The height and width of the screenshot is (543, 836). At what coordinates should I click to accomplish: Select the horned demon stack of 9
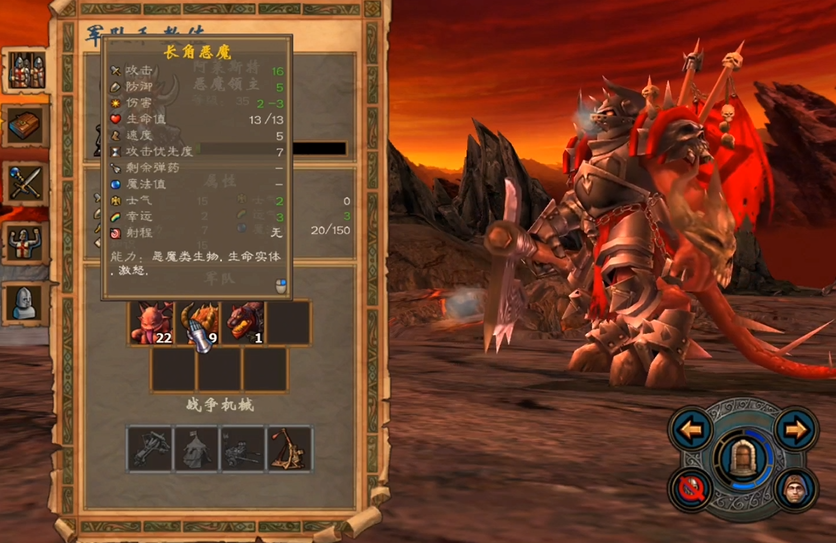[x=197, y=323]
